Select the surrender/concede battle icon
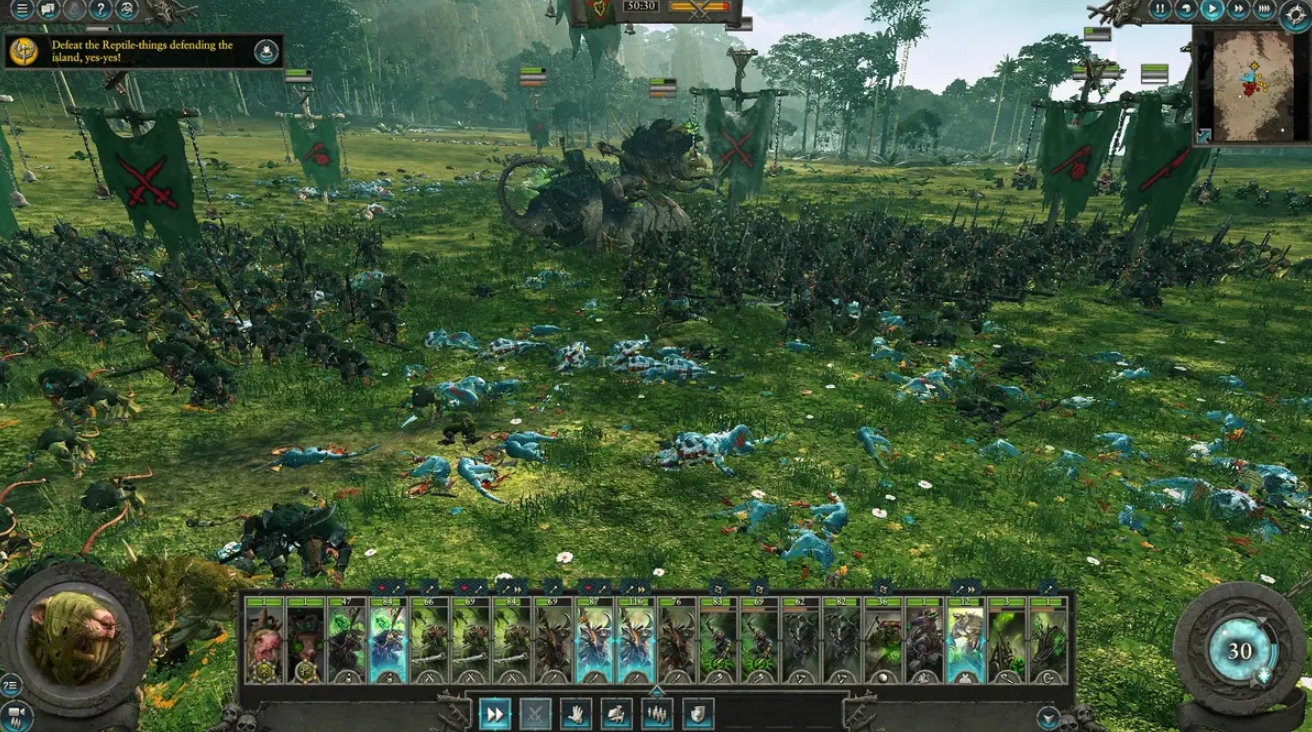Screen dimensions: 1312x732 [124, 10]
